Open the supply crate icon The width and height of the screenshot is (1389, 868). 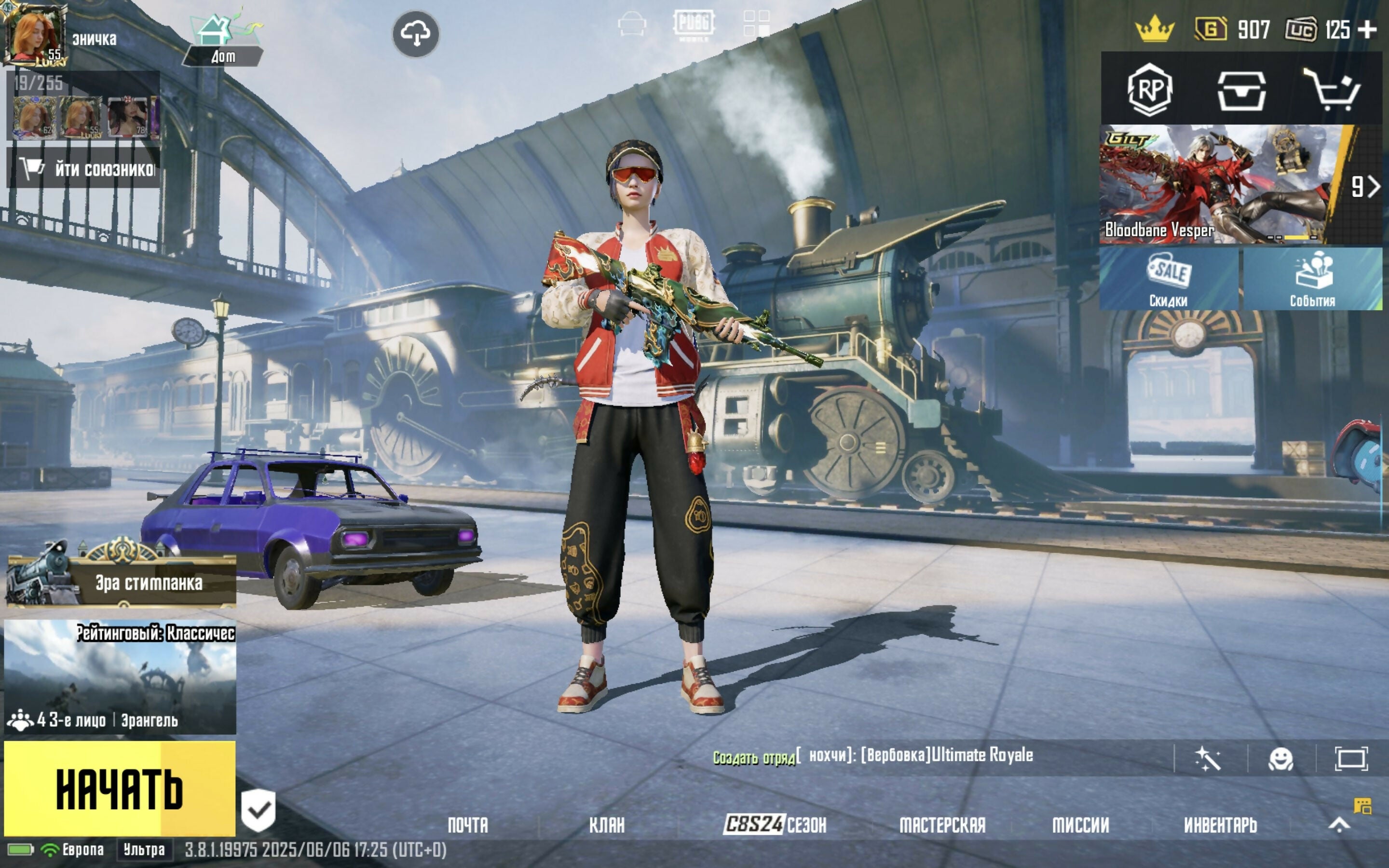[1241, 90]
